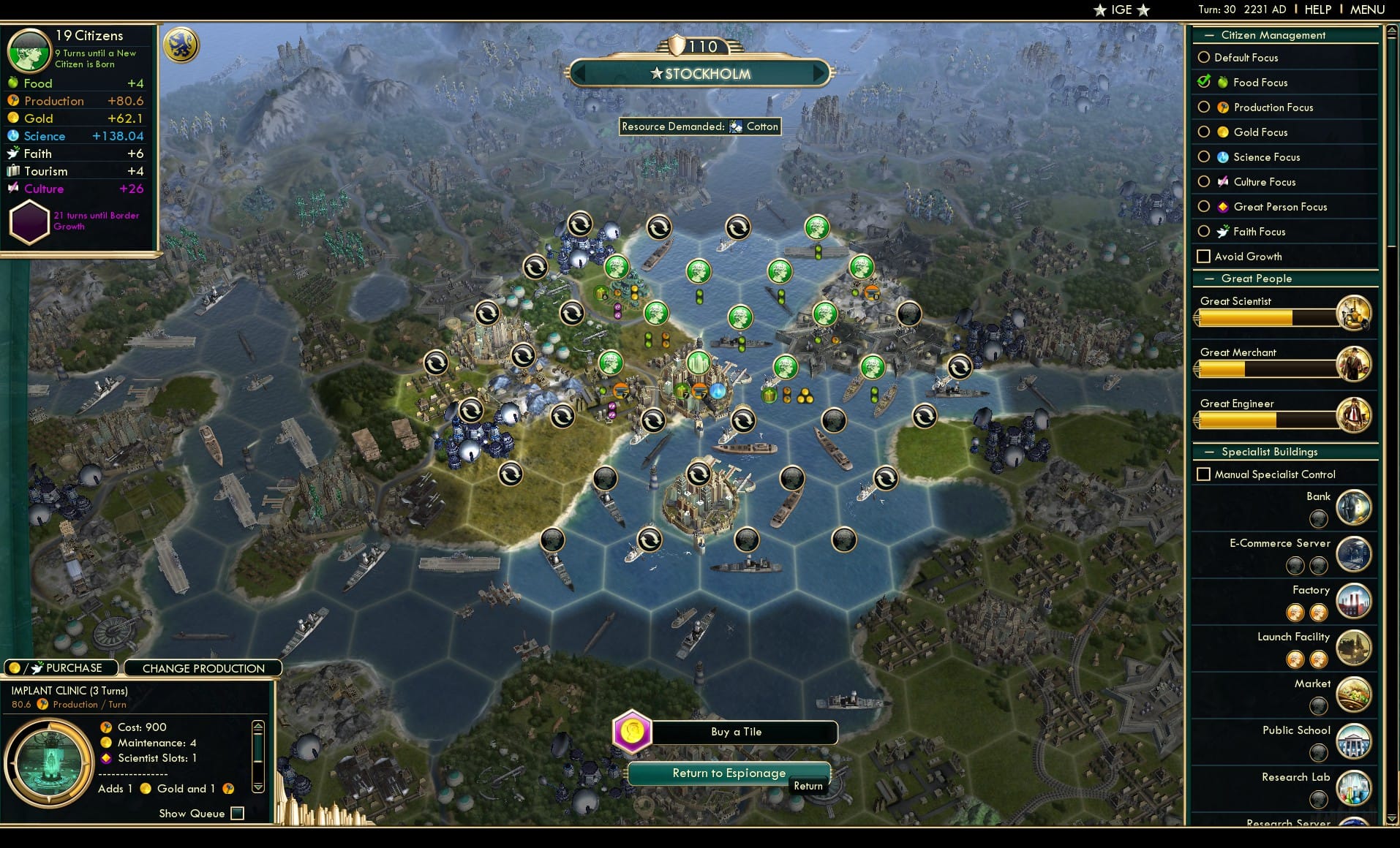Select the Production Focus option
Screen dimensions: 1400x848
click(1204, 107)
